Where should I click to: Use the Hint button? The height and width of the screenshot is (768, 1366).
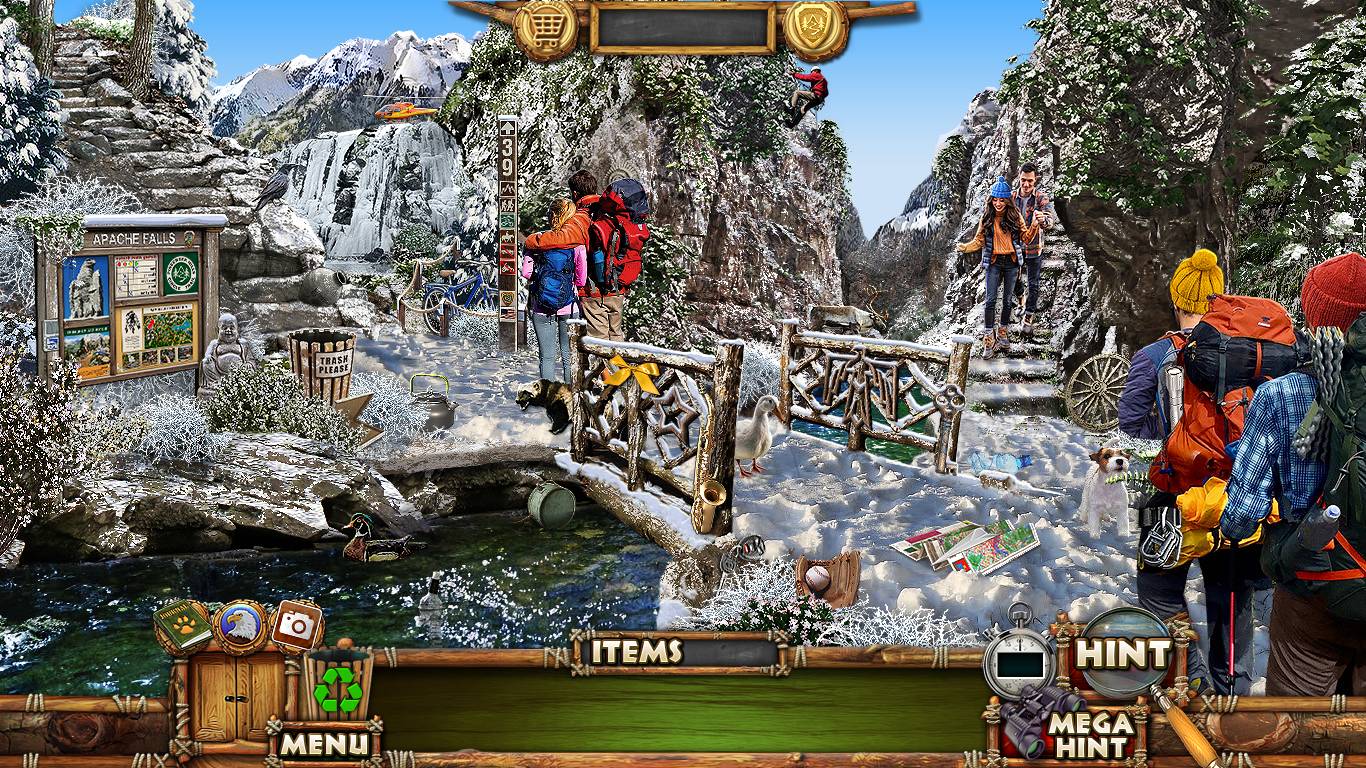click(1124, 655)
